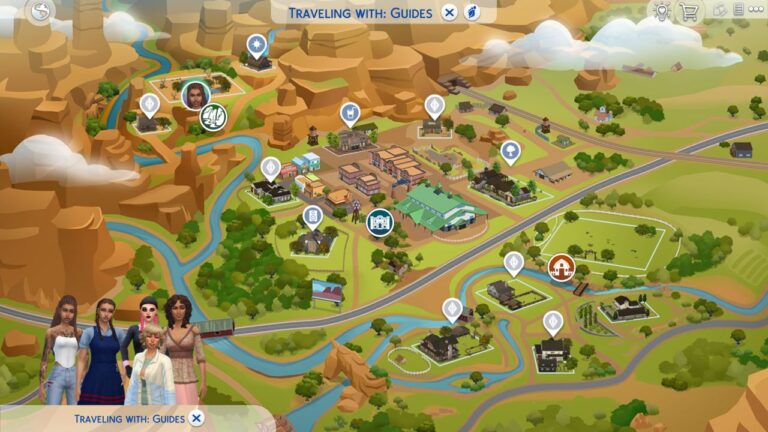The height and width of the screenshot is (432, 768).
Task: Select the household portrait map marker
Action: click(195, 94)
